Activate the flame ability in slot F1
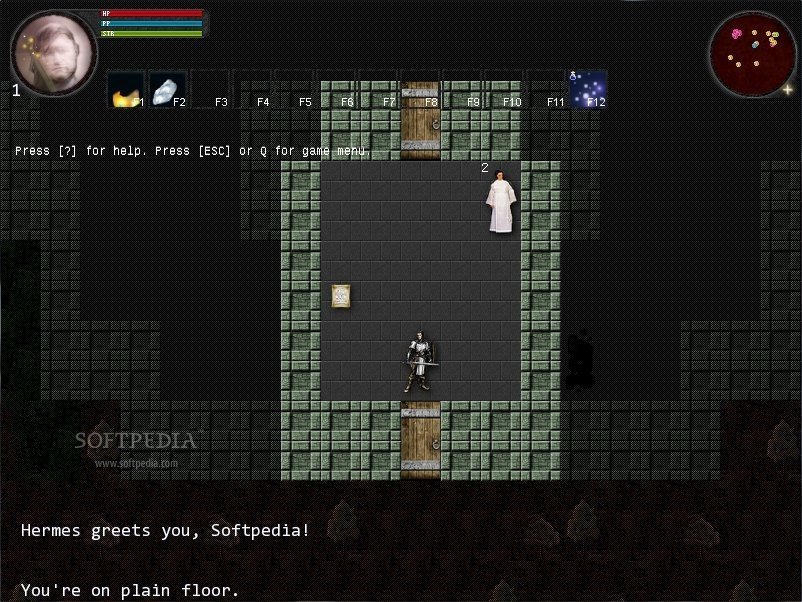802x602 pixels. pyautogui.click(x=125, y=89)
